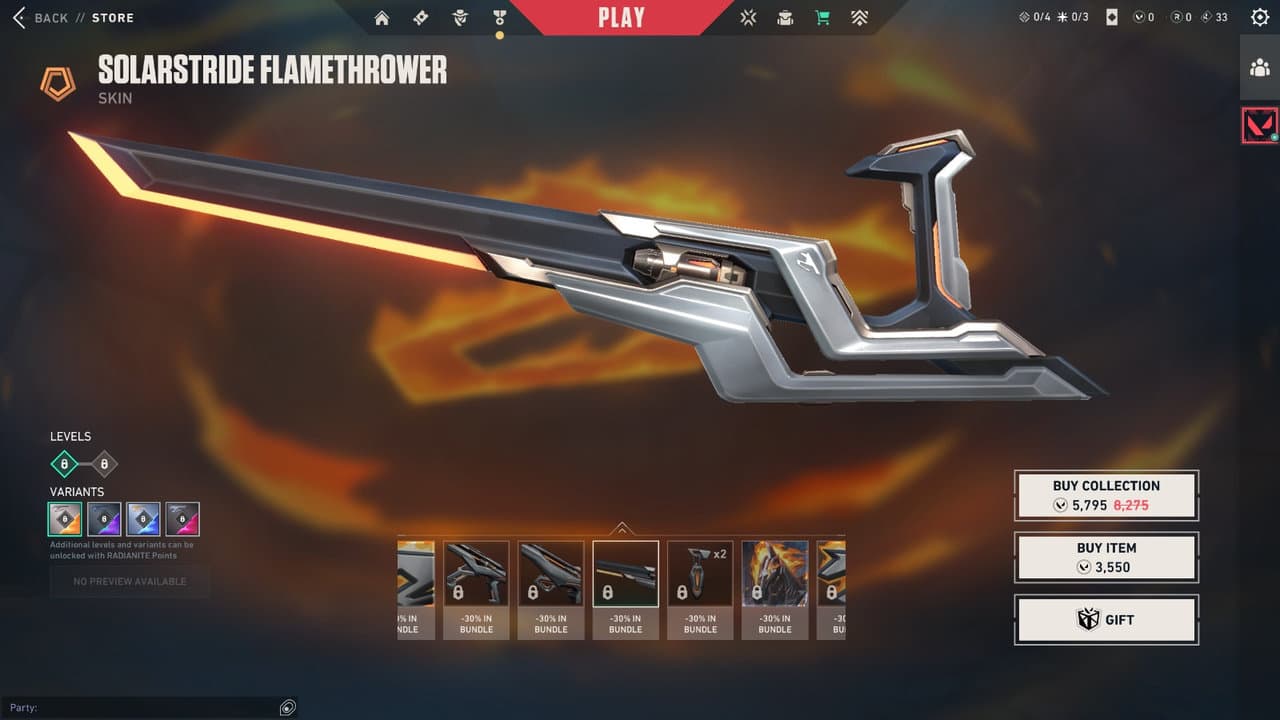Click the Home icon in the top navigation
Image resolution: width=1280 pixels, height=720 pixels.
point(381,17)
